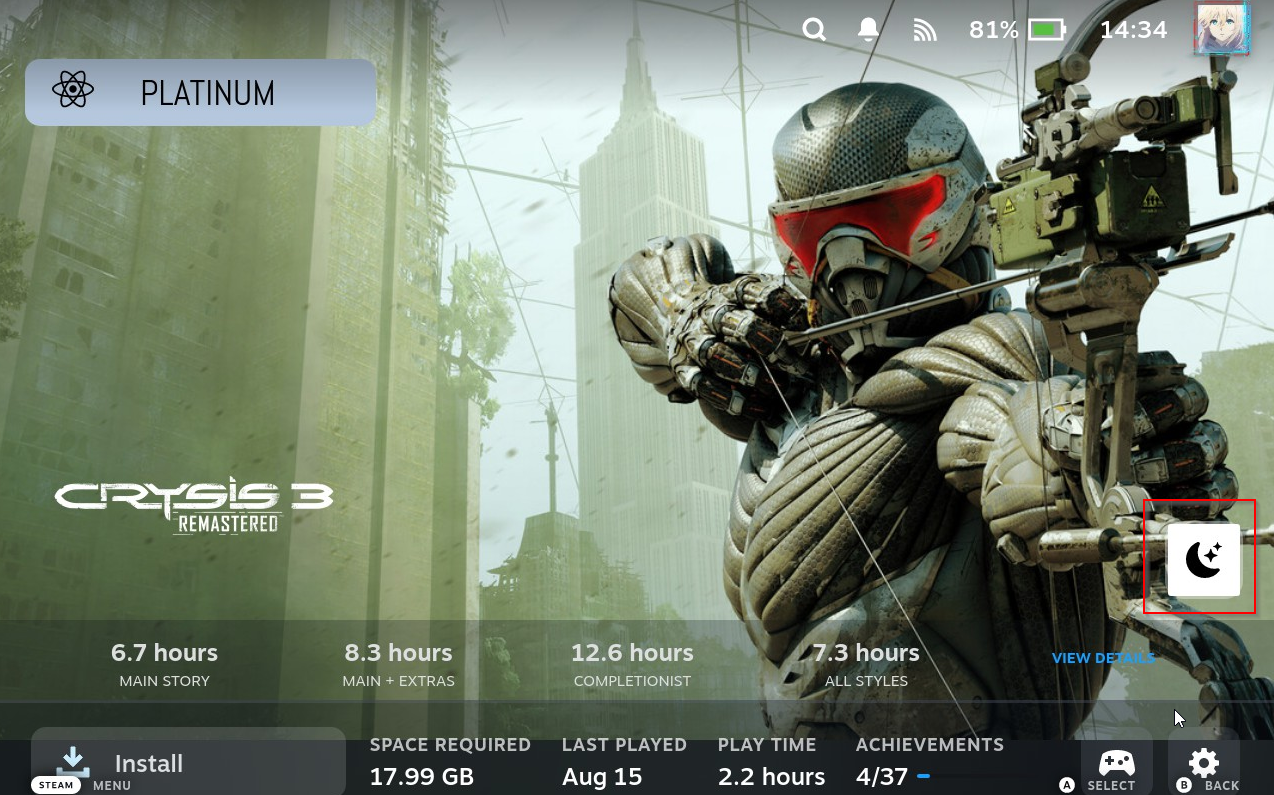Click the View Details link

(x=1103, y=658)
